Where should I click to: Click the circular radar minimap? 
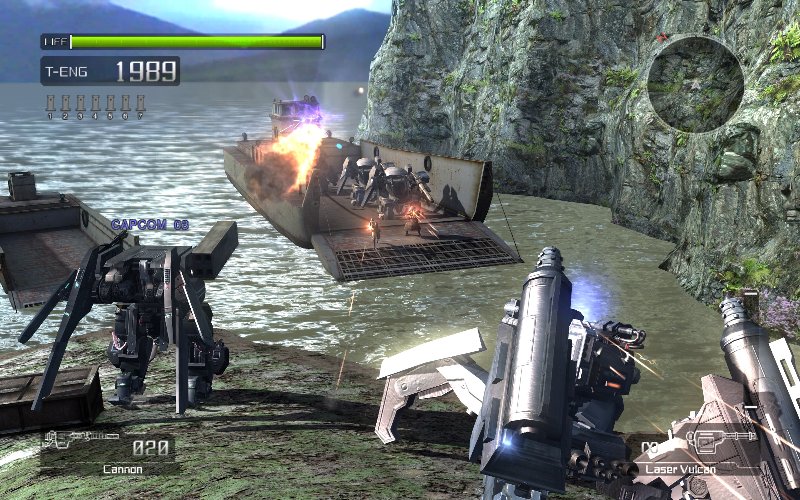coord(695,84)
